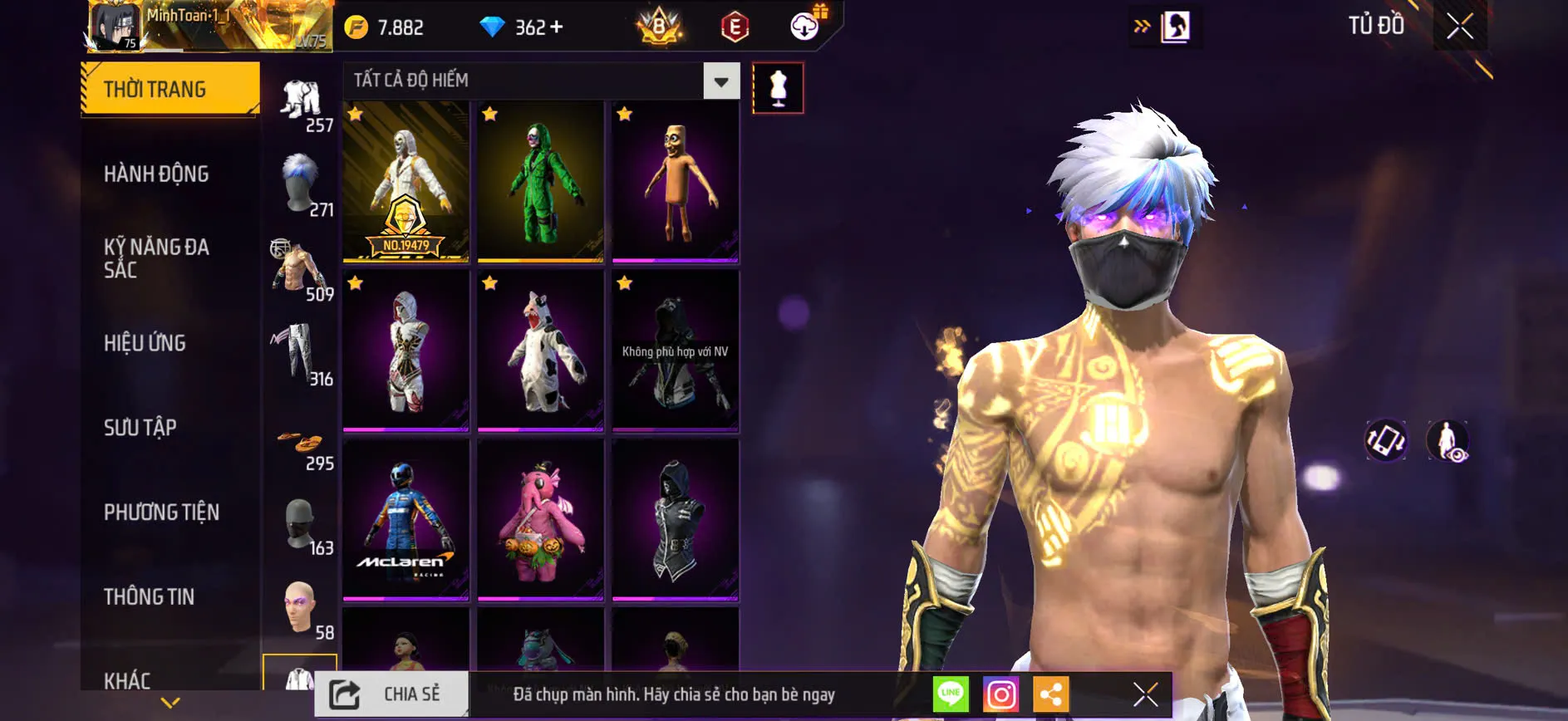This screenshot has width=1568, height=721.
Task: Click the diamond balance showing 362+
Action: coord(520,26)
